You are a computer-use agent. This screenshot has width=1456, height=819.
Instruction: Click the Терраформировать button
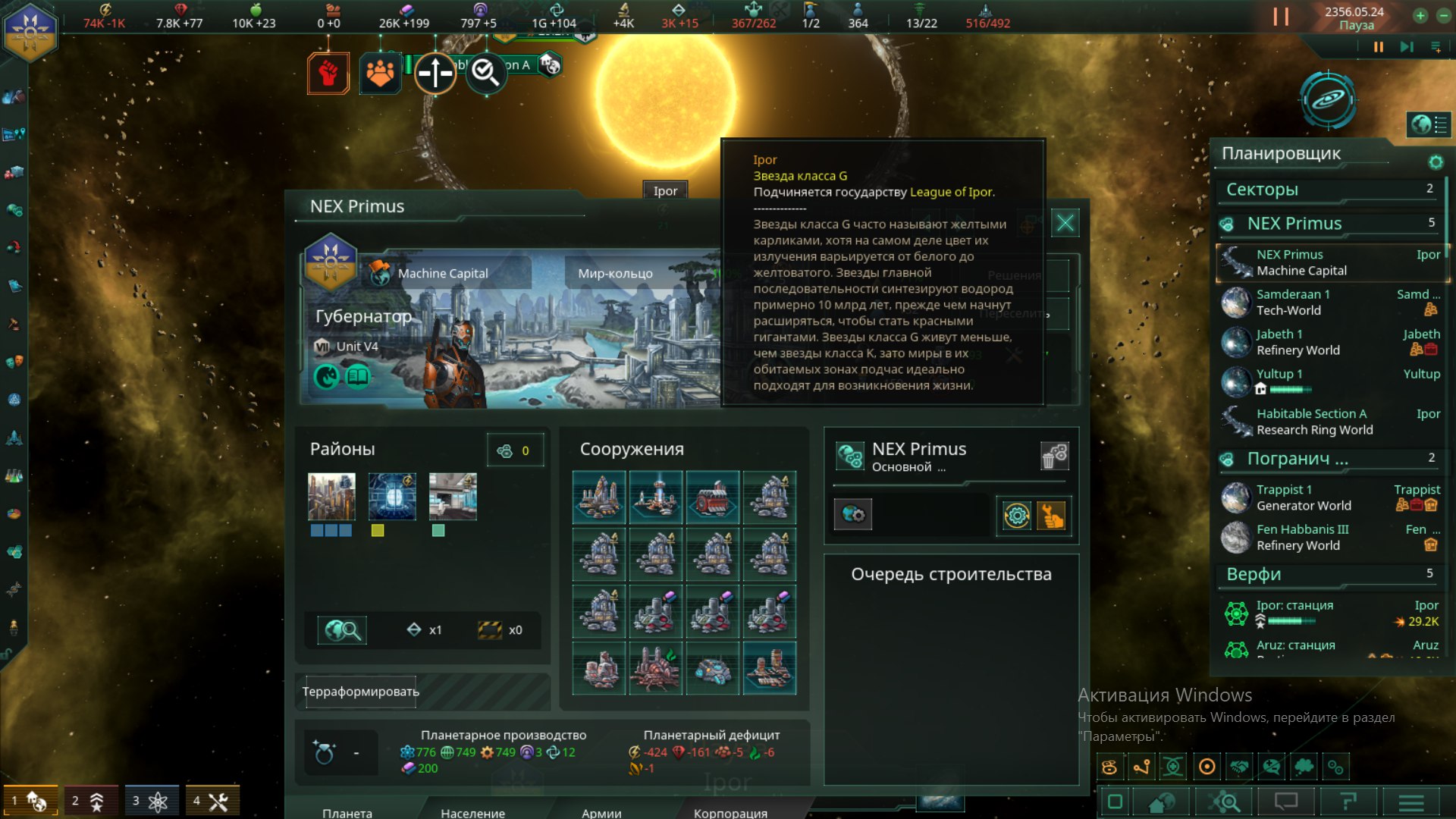click(x=361, y=692)
